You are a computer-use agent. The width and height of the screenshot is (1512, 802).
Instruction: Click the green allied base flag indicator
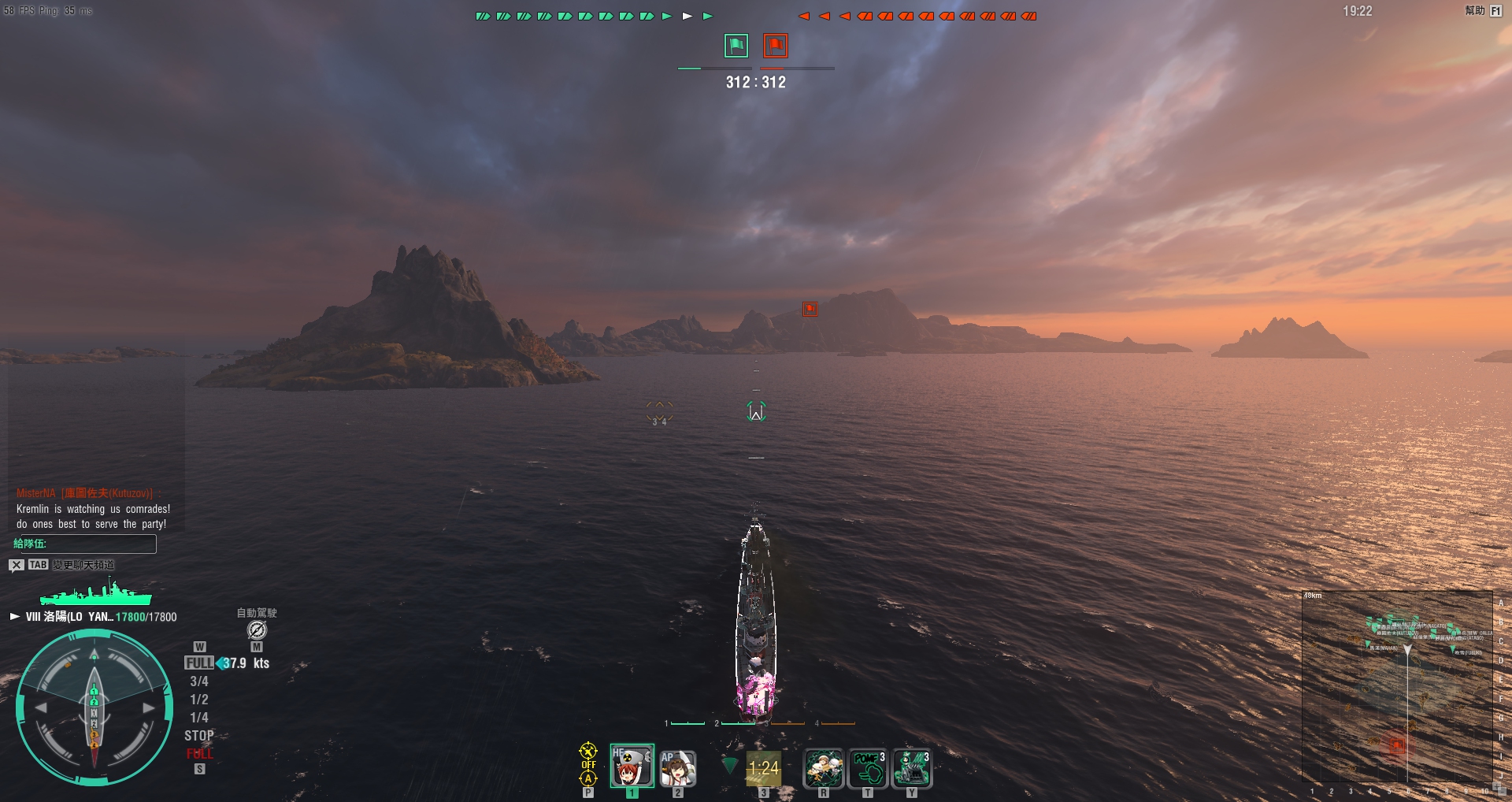736,46
